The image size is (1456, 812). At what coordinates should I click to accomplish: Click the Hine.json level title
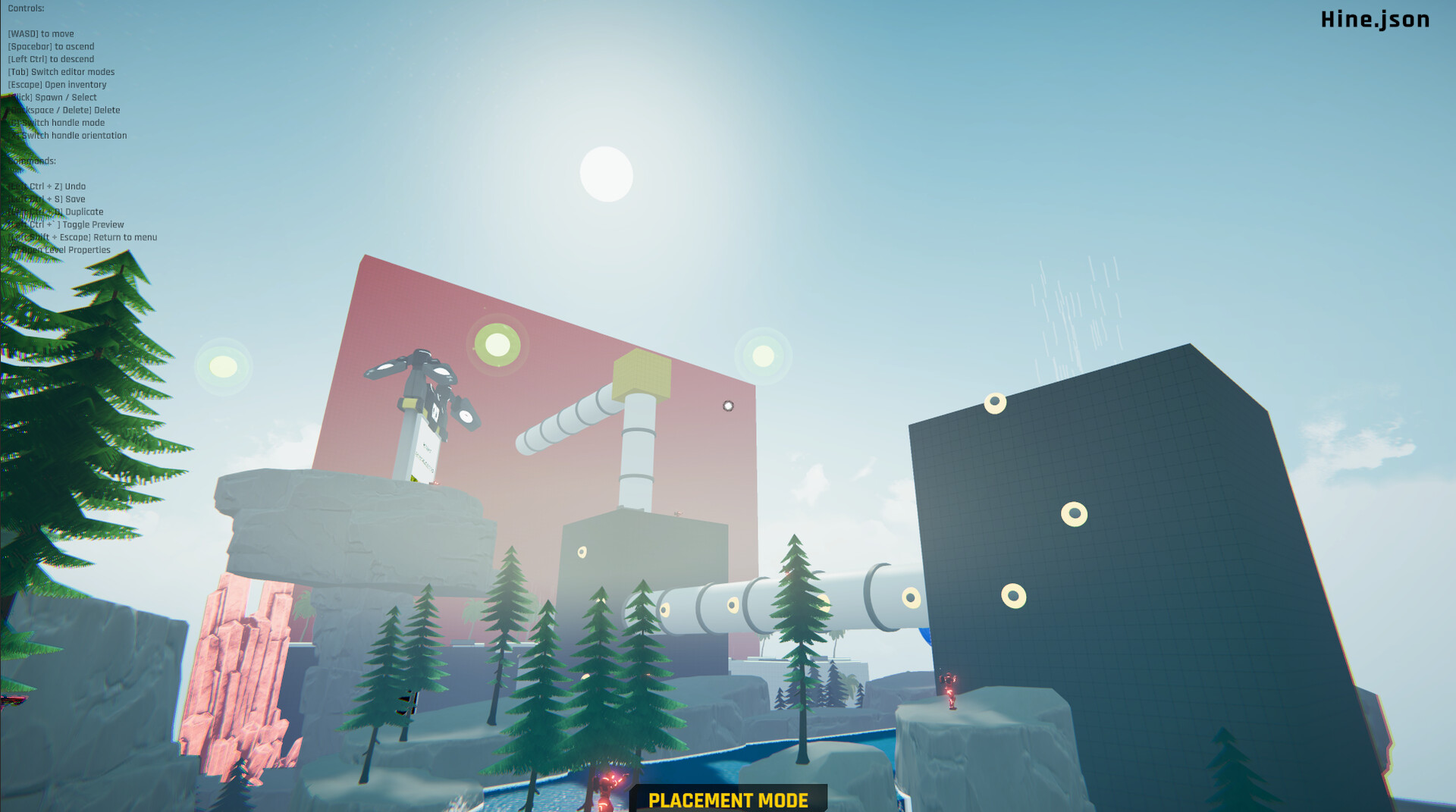click(1373, 20)
